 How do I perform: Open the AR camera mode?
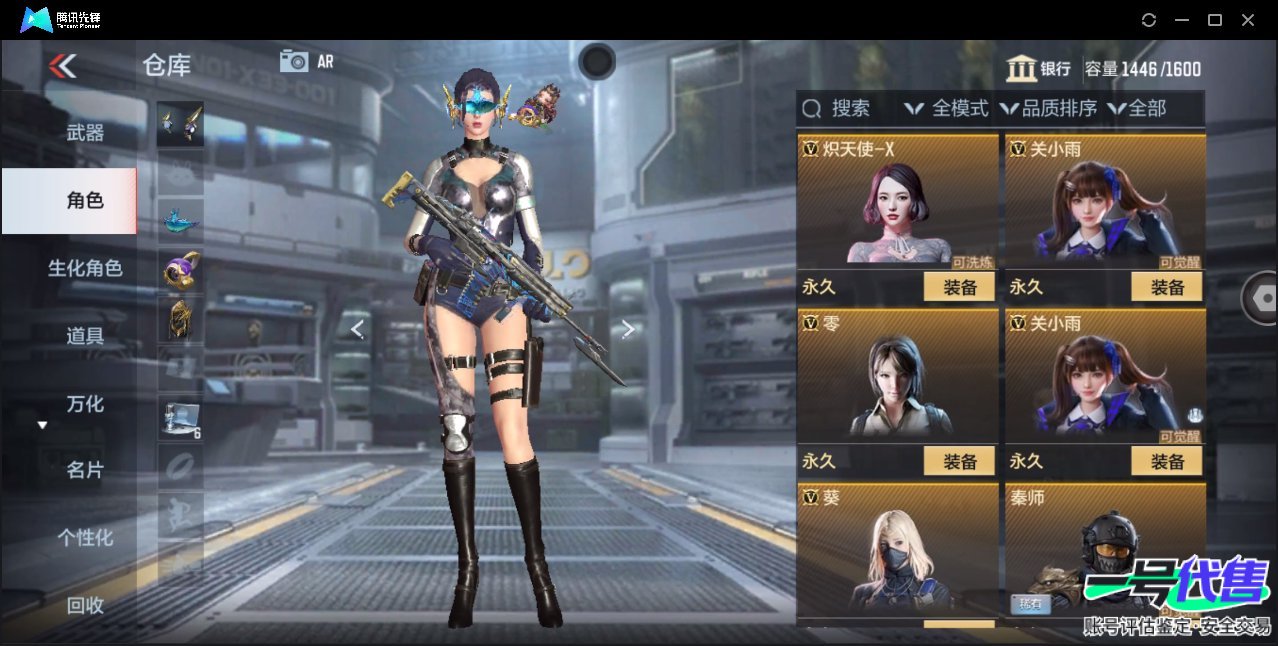tap(306, 61)
